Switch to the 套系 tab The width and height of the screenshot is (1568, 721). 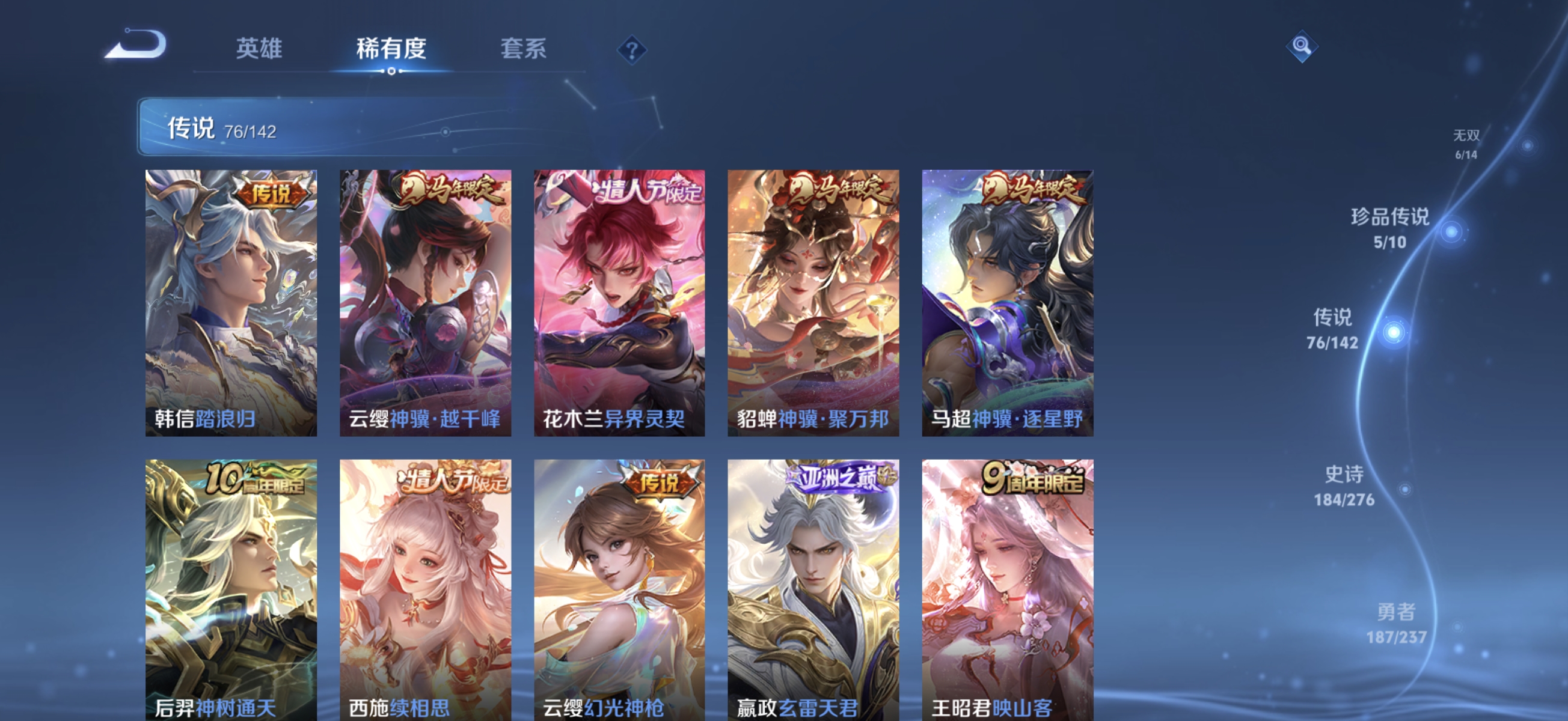point(524,50)
